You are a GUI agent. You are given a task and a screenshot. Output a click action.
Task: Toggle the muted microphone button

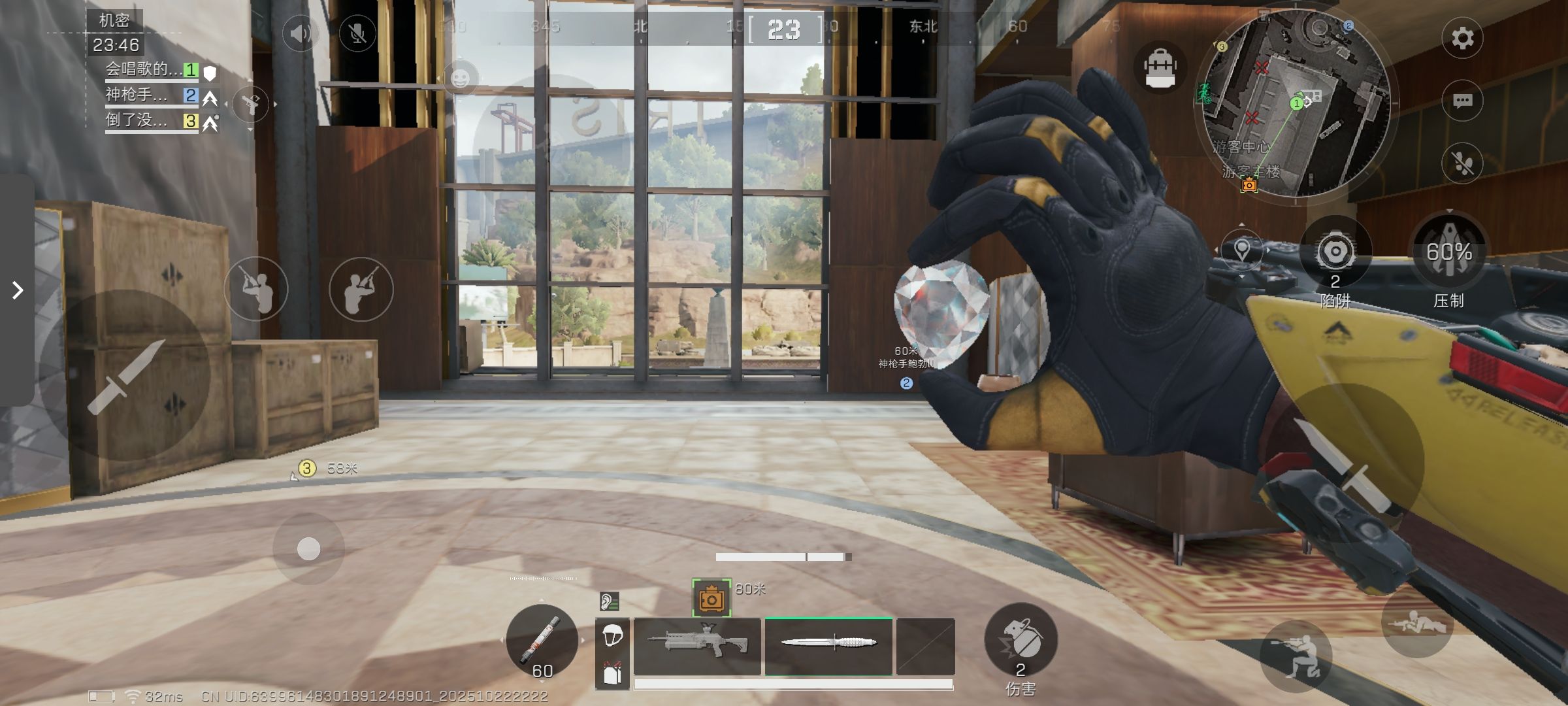point(357,33)
